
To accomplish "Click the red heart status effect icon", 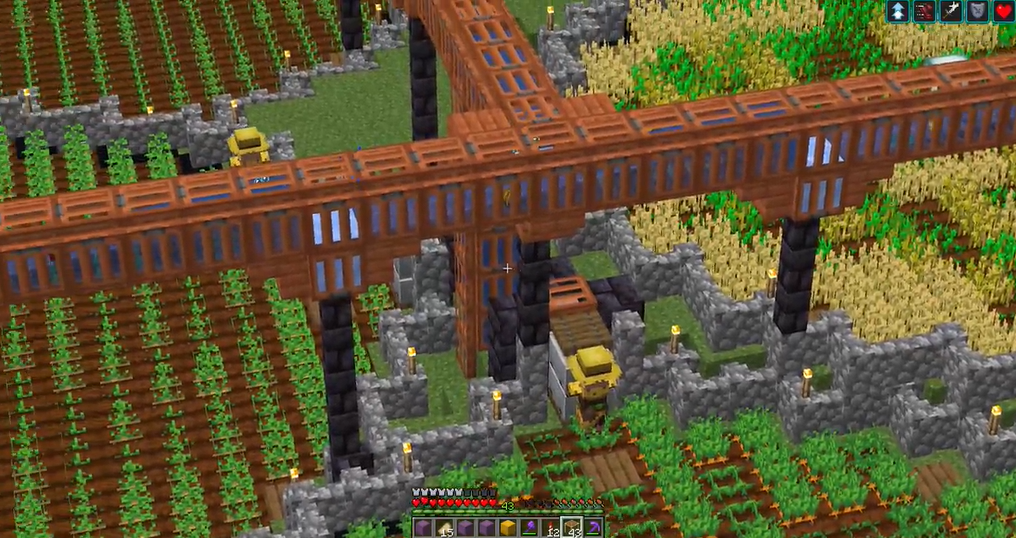I will [x=1004, y=11].
